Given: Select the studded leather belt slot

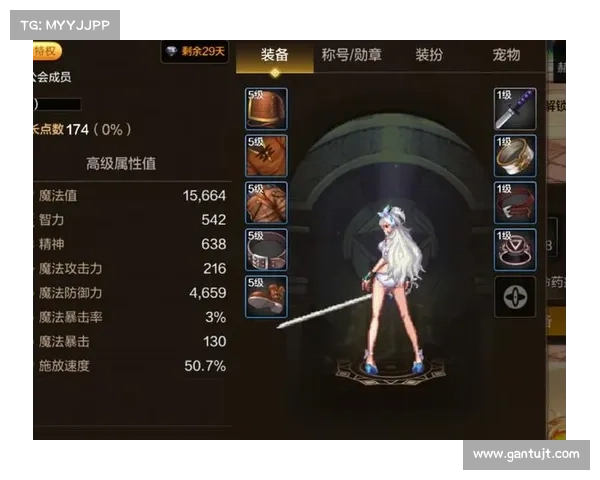Looking at the screenshot, I should tap(266, 250).
